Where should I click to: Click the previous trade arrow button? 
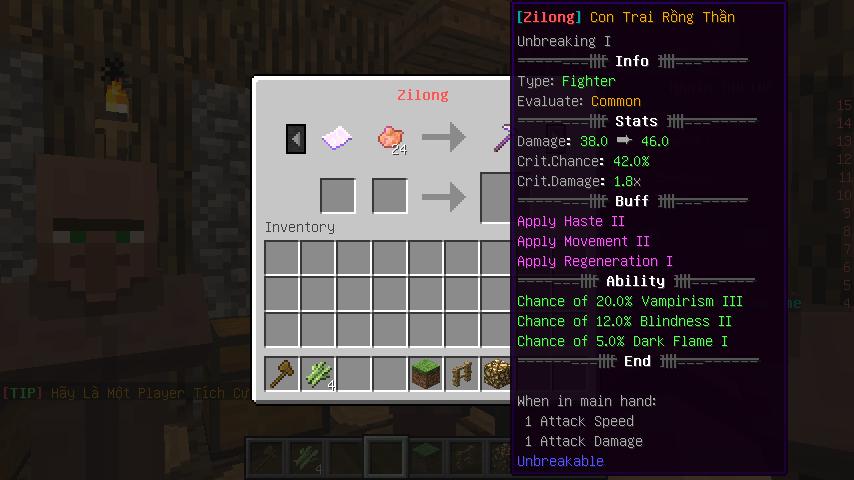coord(295,138)
